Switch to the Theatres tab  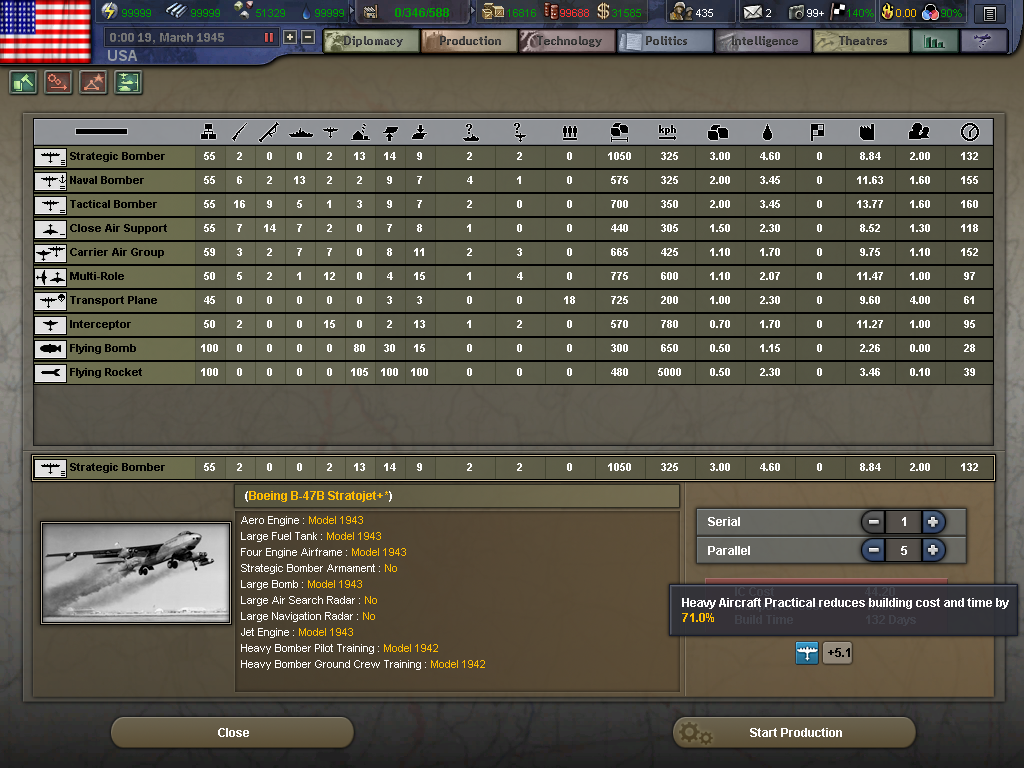(x=860, y=41)
